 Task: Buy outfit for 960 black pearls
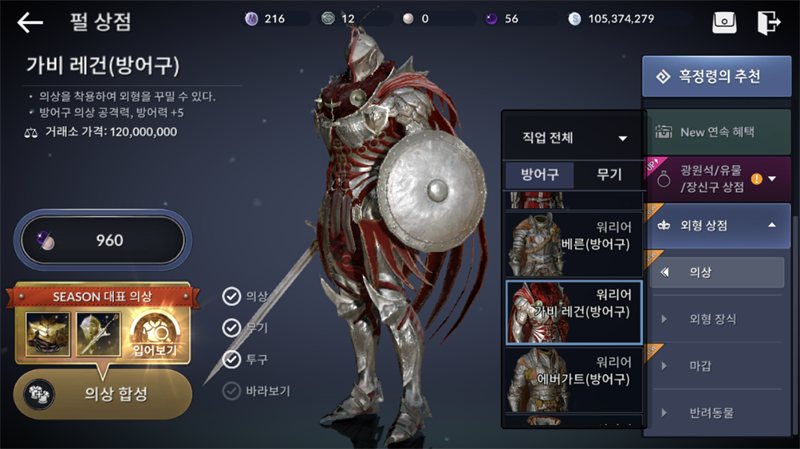(103, 240)
